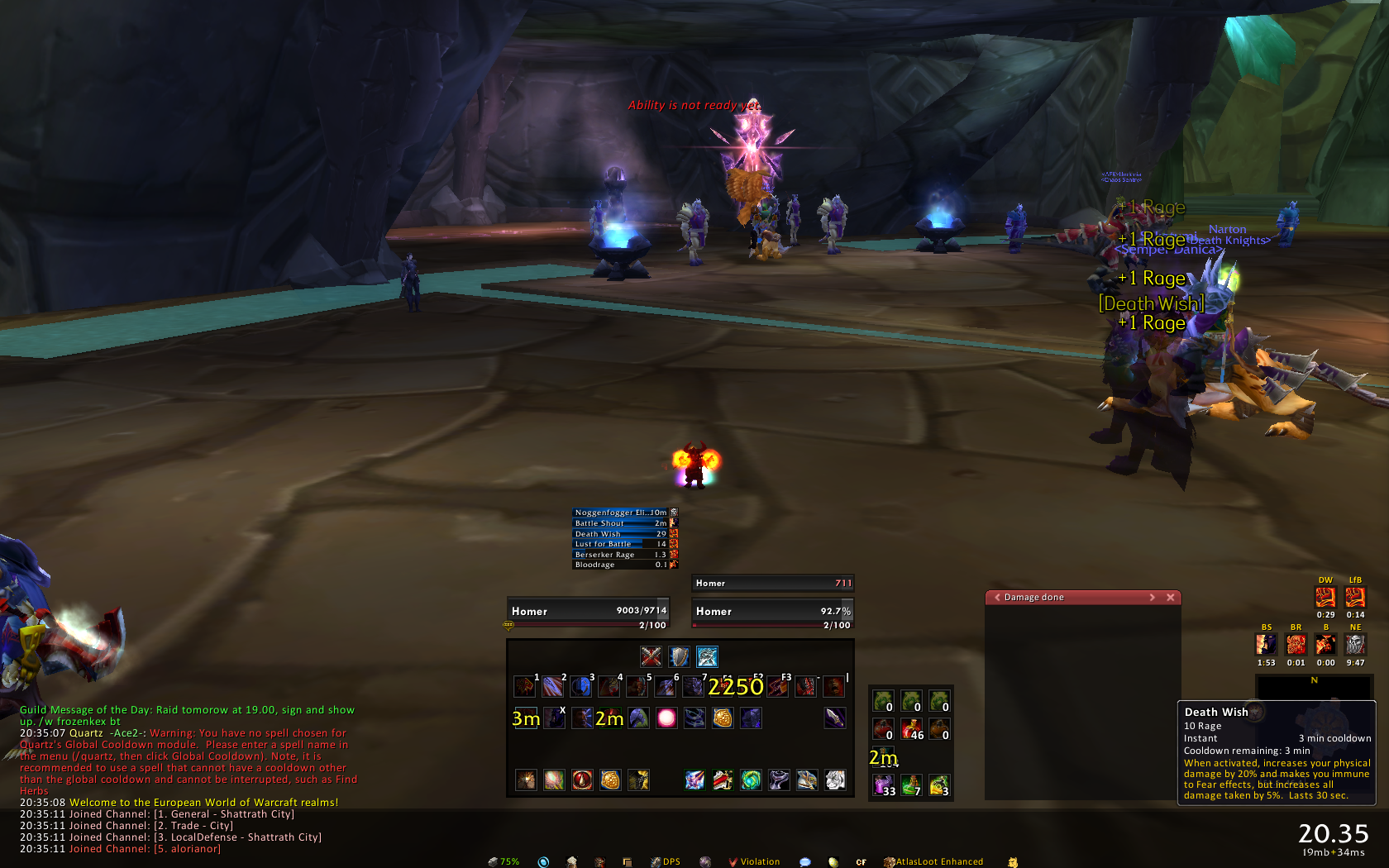Select the highlighted Berserker Stance icon
The image size is (1389, 868).
[707, 656]
